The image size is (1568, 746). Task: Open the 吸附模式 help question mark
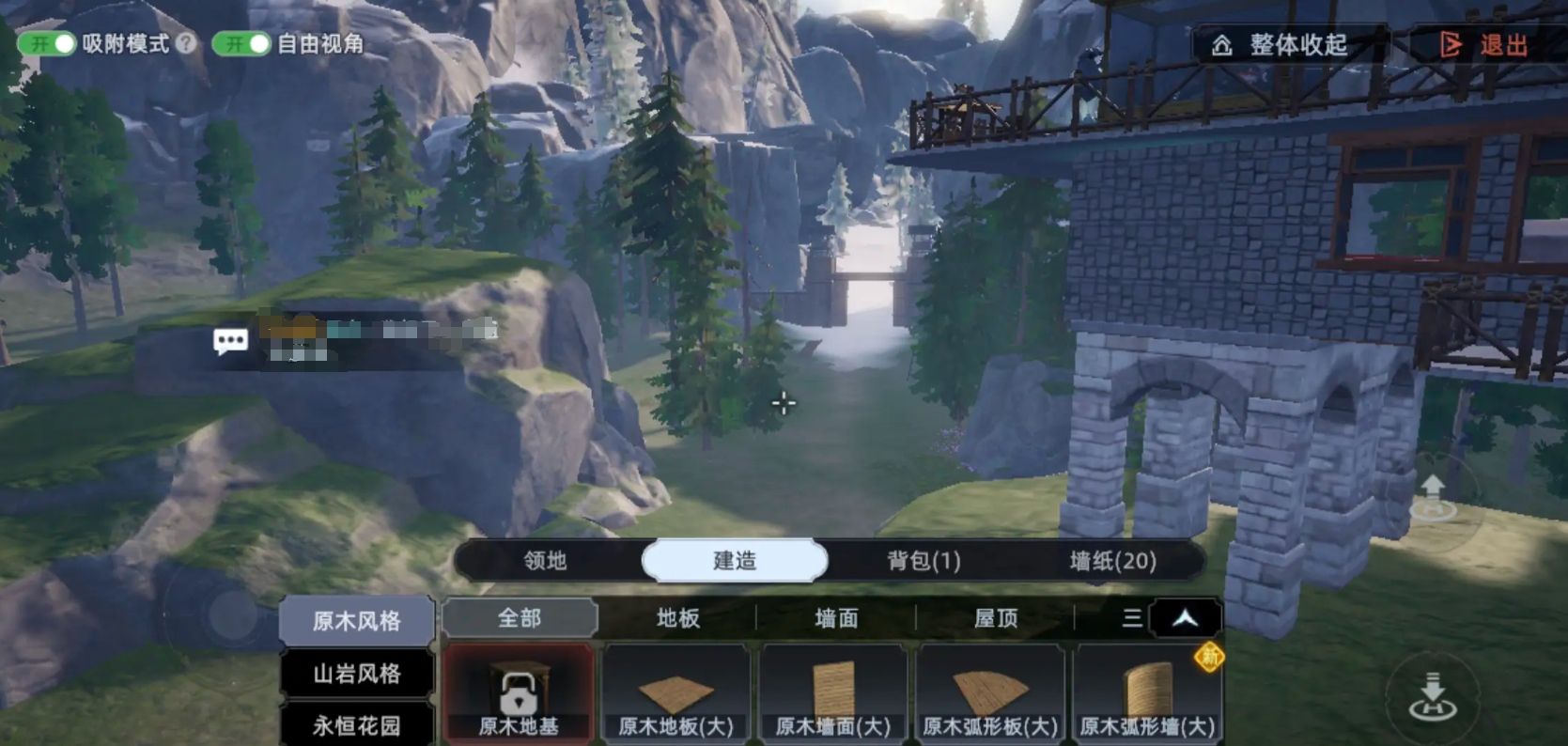[187, 43]
